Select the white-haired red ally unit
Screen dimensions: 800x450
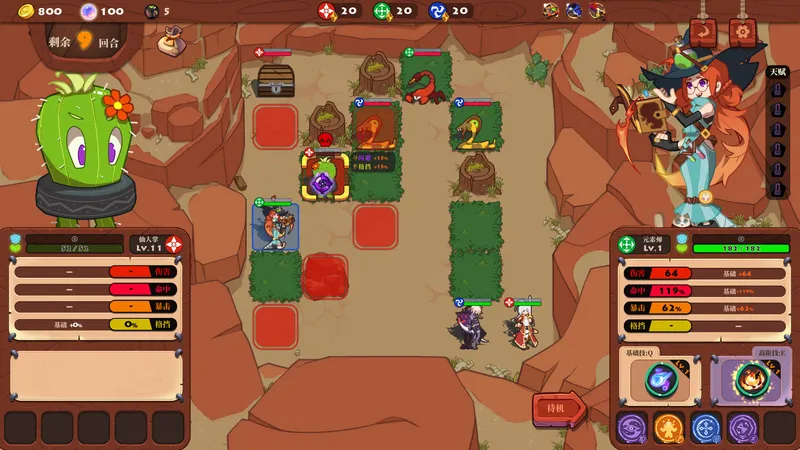point(523,325)
